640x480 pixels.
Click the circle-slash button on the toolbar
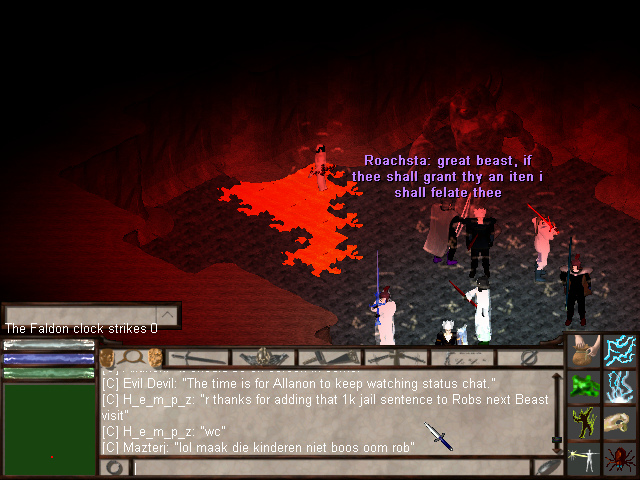530,357
